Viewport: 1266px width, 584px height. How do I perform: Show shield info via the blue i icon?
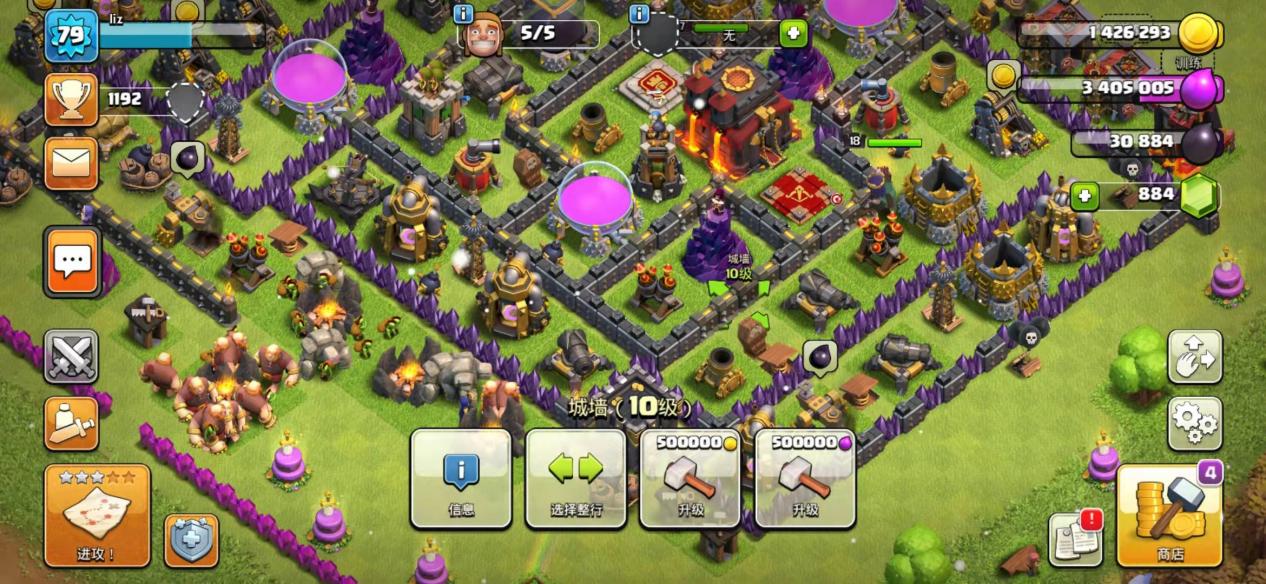click(x=640, y=14)
